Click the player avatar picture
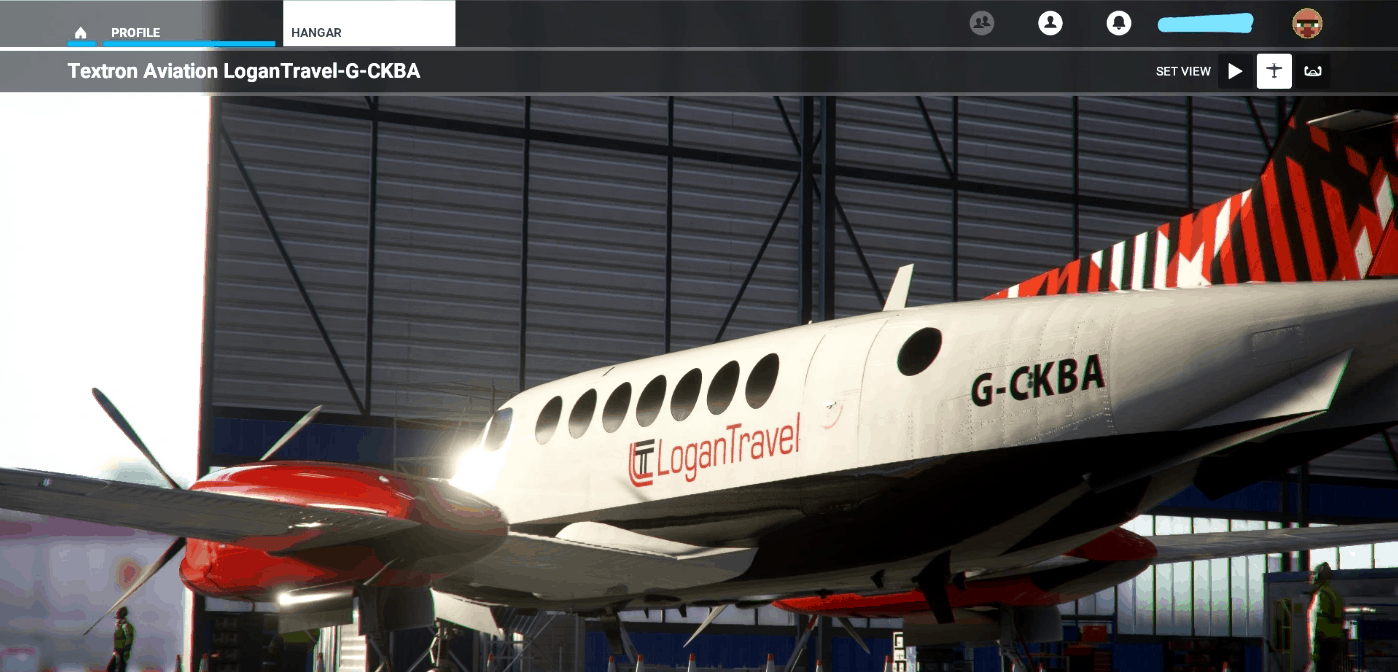Image resolution: width=1398 pixels, height=672 pixels. 1307,23
